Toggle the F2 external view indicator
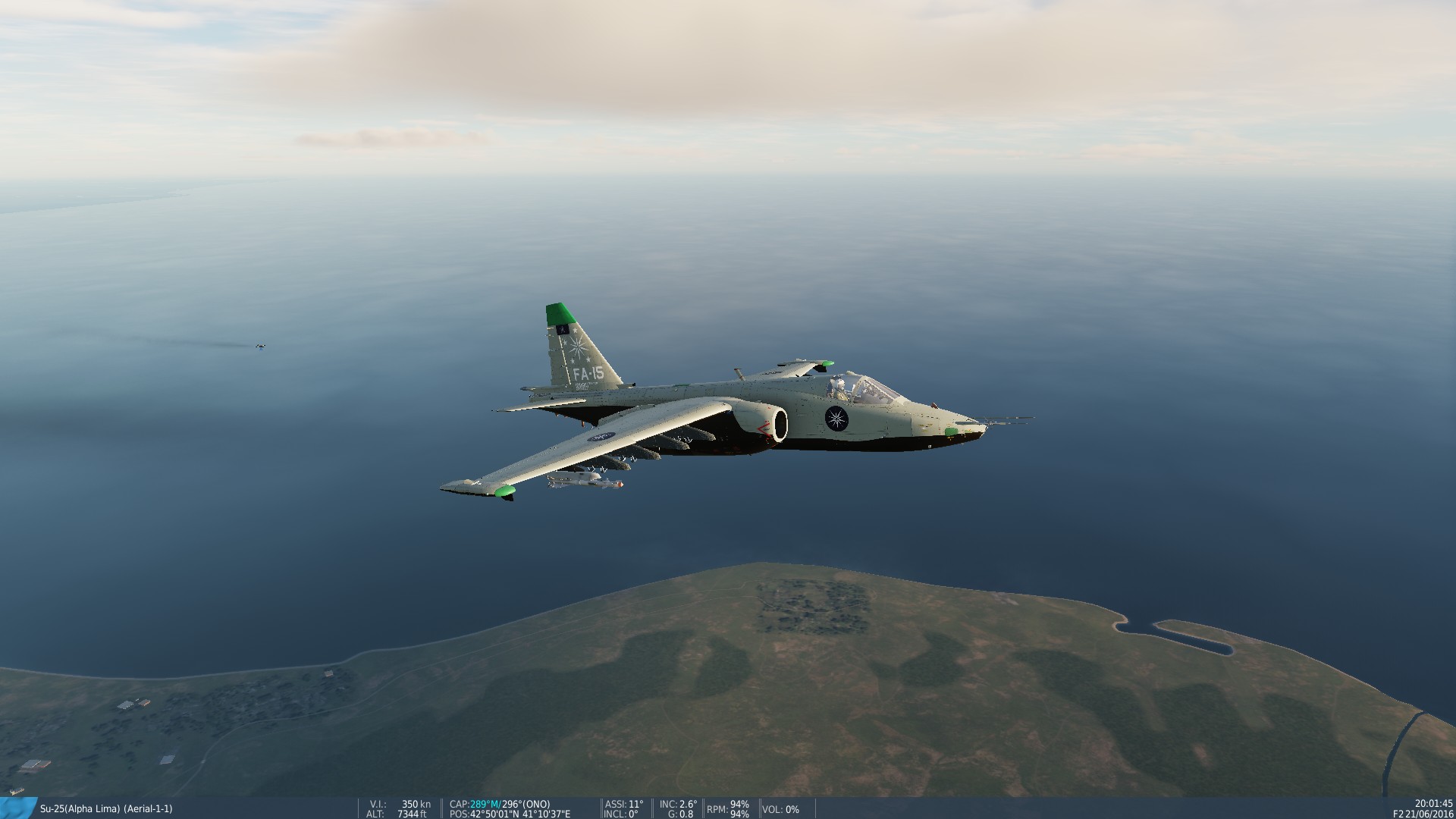Viewport: 1456px width, 819px height. (x=1399, y=814)
